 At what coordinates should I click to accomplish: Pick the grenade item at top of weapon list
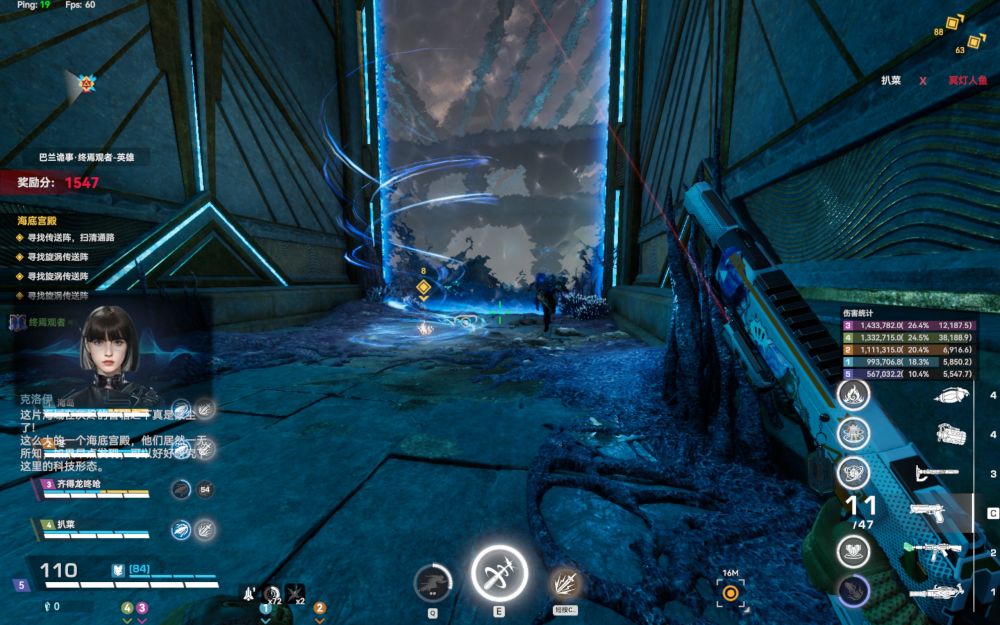click(949, 396)
